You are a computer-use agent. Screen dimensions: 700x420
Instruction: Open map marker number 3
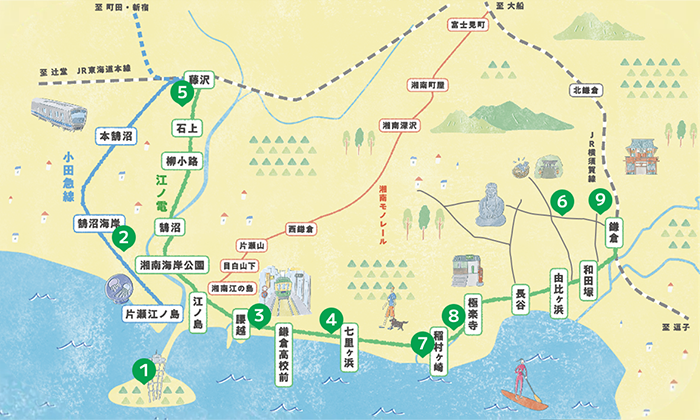tap(258, 315)
